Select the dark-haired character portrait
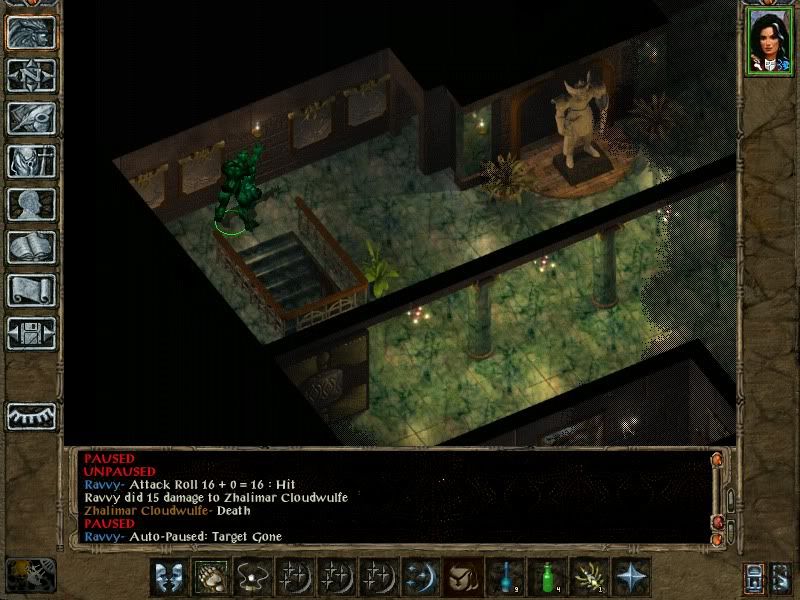Image resolution: width=800 pixels, height=600 pixels. pos(768,40)
